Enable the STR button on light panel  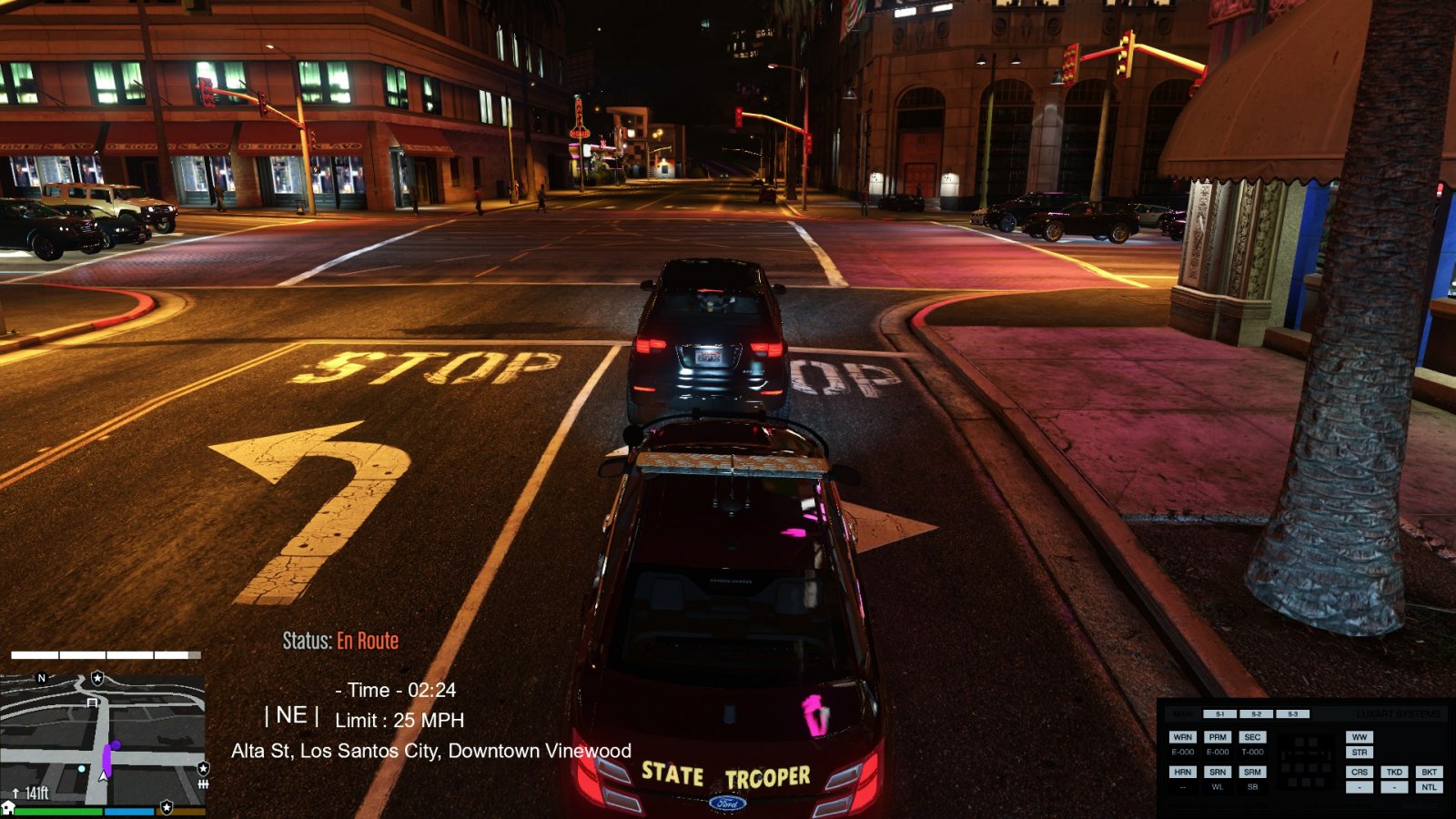pos(1360,753)
